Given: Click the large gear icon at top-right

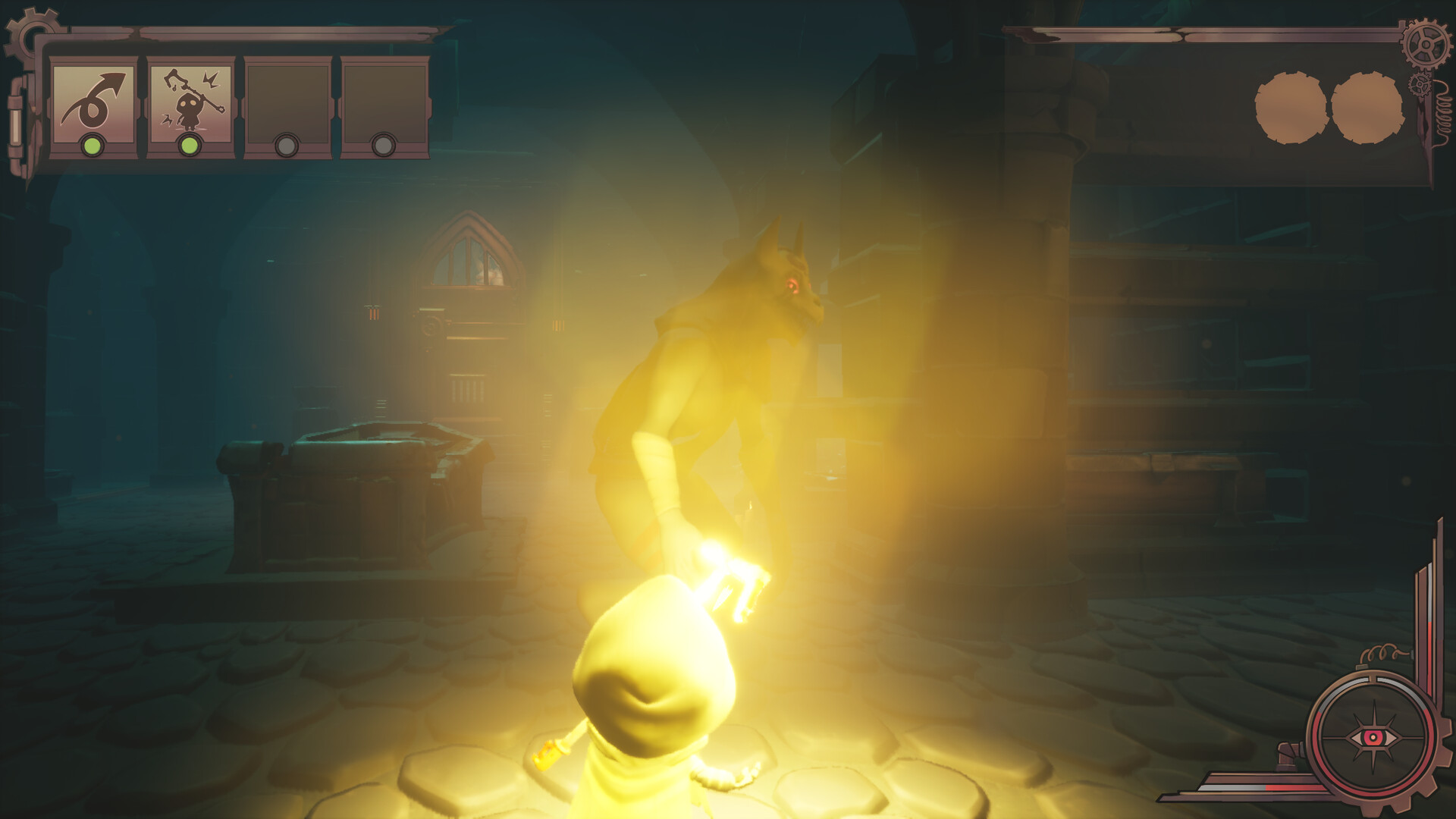Looking at the screenshot, I should [x=1425, y=45].
